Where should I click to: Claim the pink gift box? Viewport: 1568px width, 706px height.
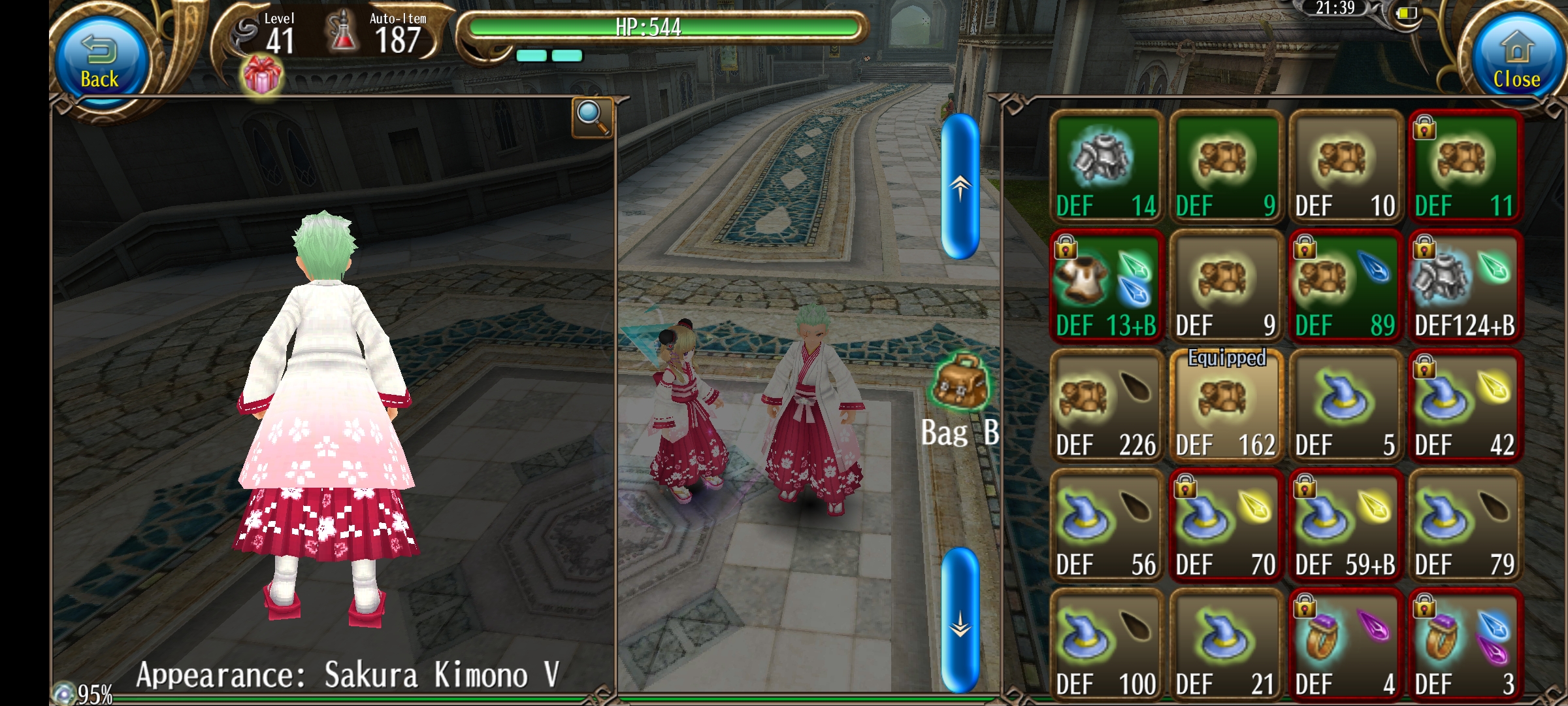click(x=262, y=76)
